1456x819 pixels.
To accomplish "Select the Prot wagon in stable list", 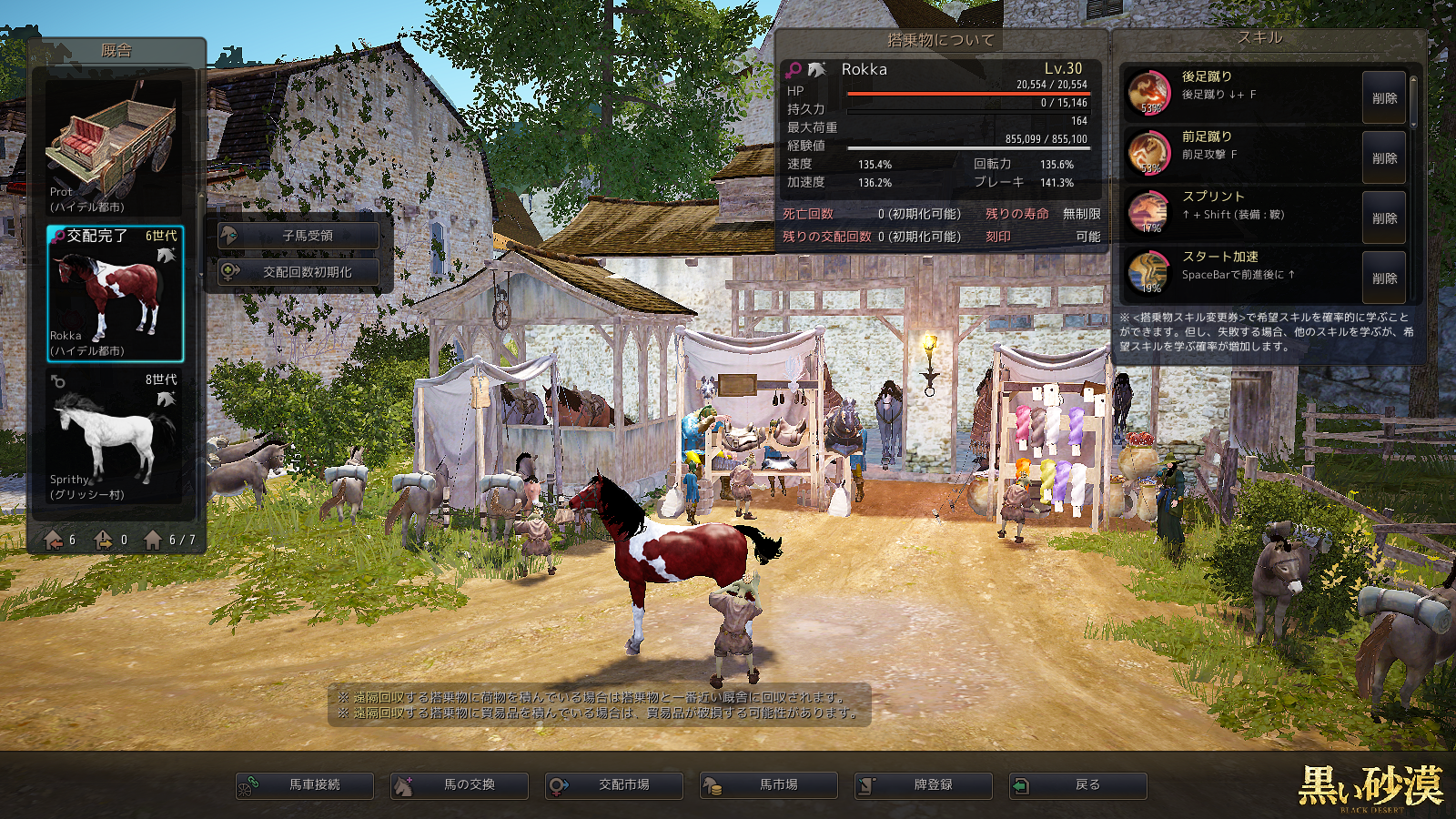I will (115, 147).
